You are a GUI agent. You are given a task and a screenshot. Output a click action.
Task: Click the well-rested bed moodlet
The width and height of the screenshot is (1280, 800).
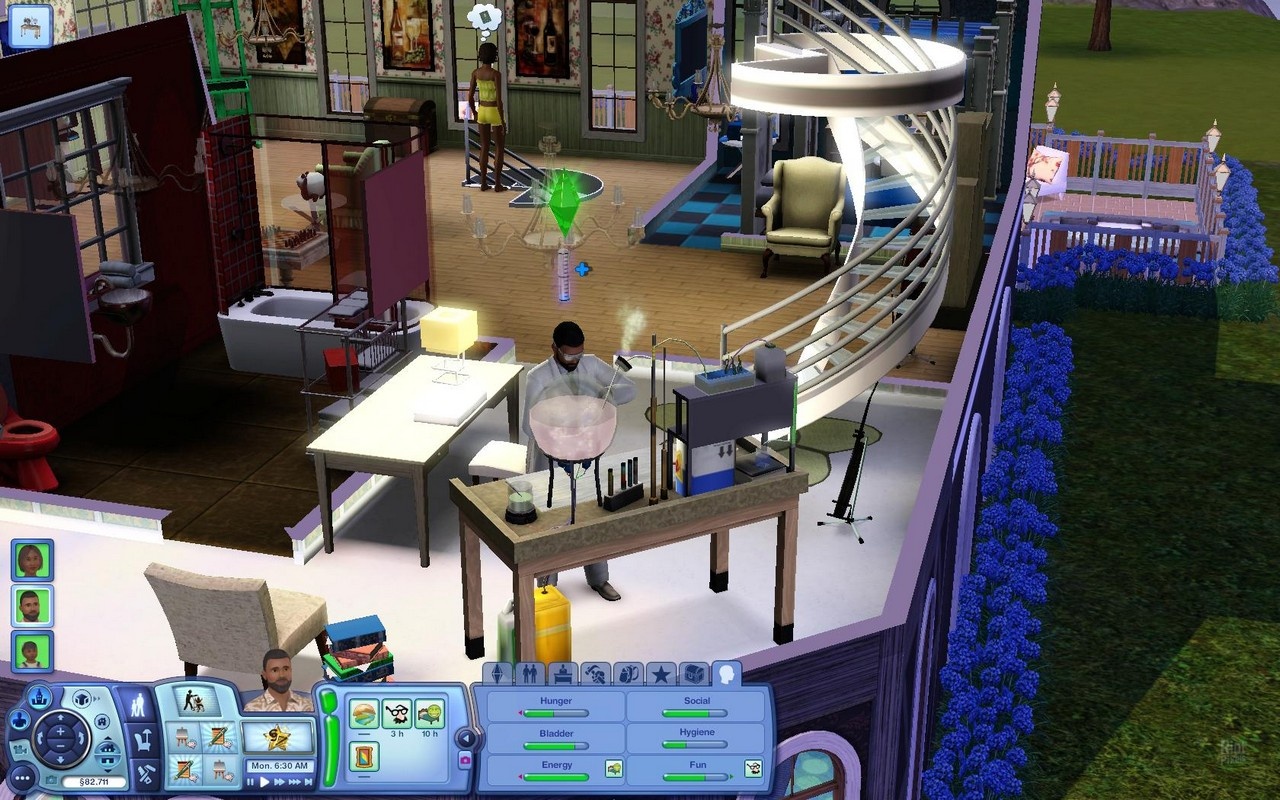point(429,713)
